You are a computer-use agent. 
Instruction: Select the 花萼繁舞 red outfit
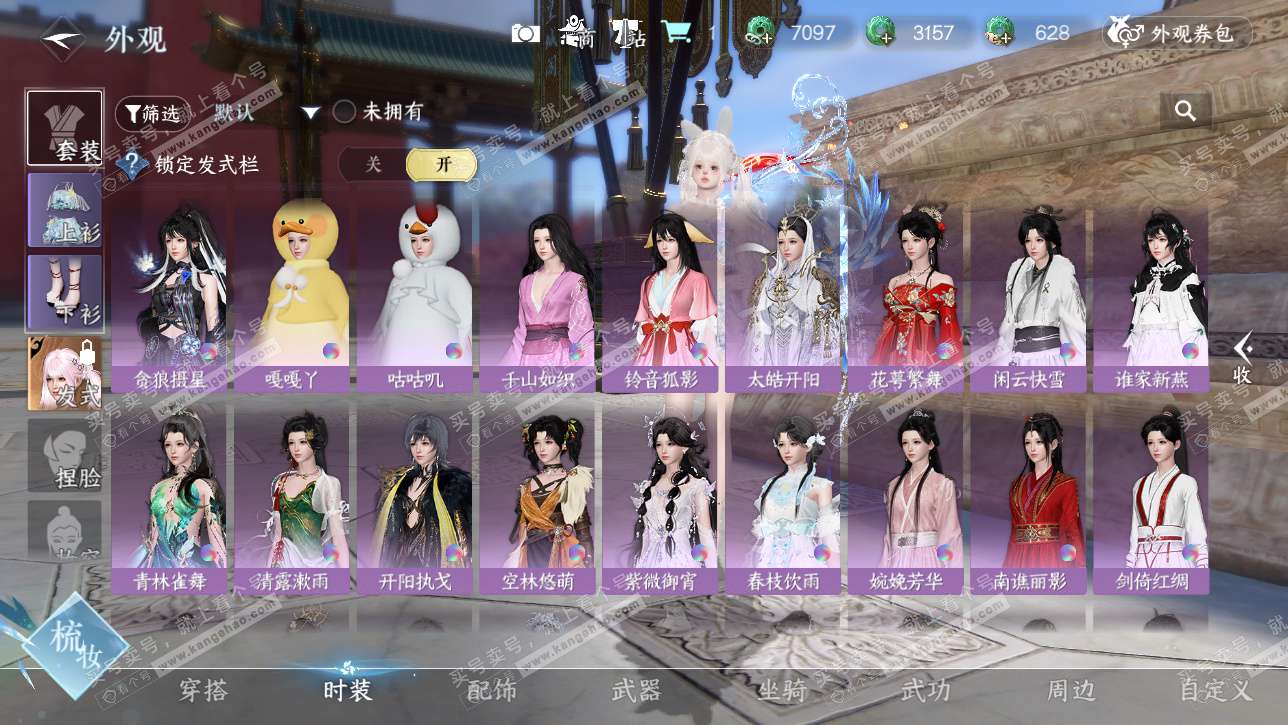pos(906,296)
